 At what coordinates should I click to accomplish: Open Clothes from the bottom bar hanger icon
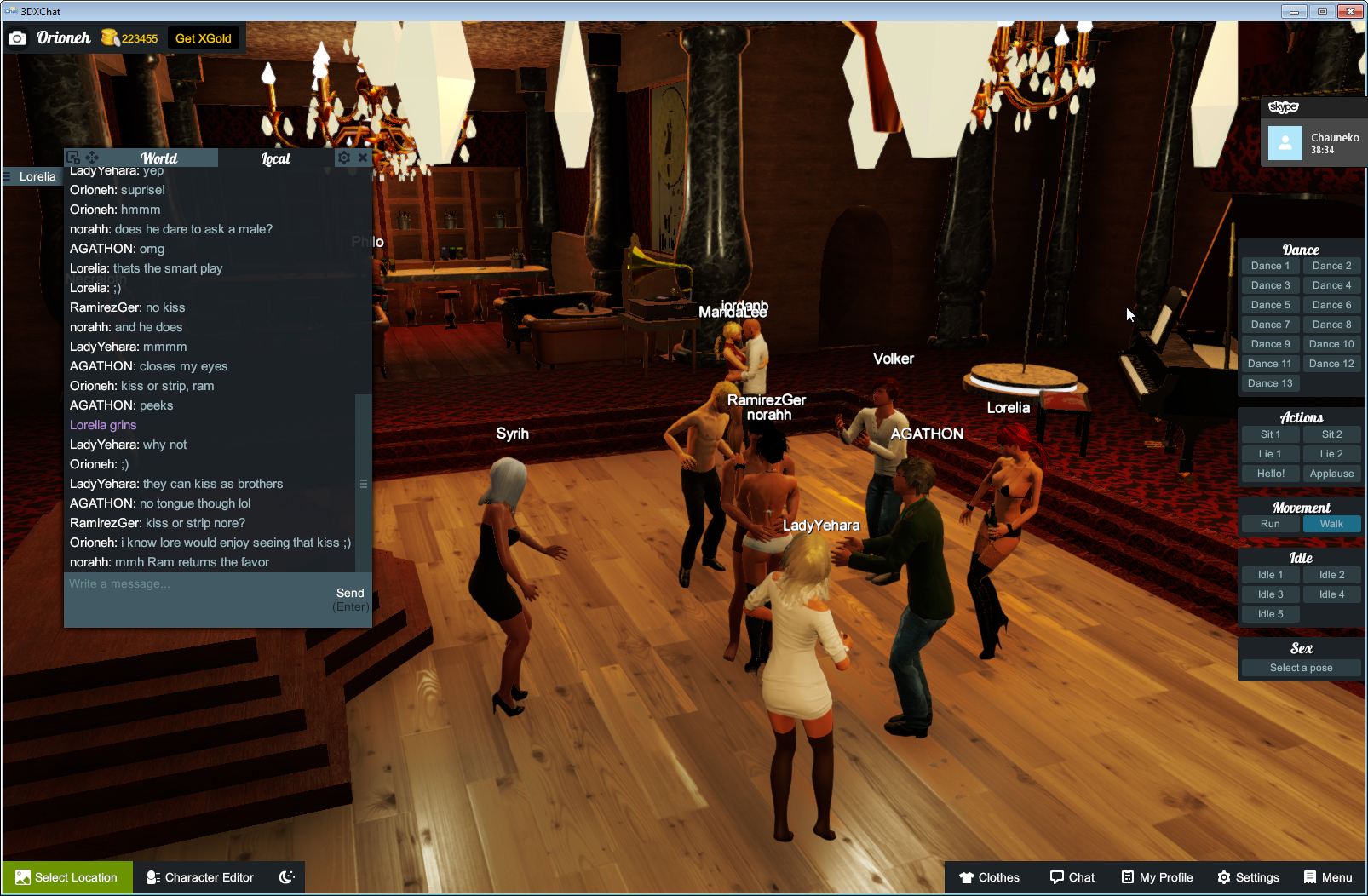[x=968, y=877]
